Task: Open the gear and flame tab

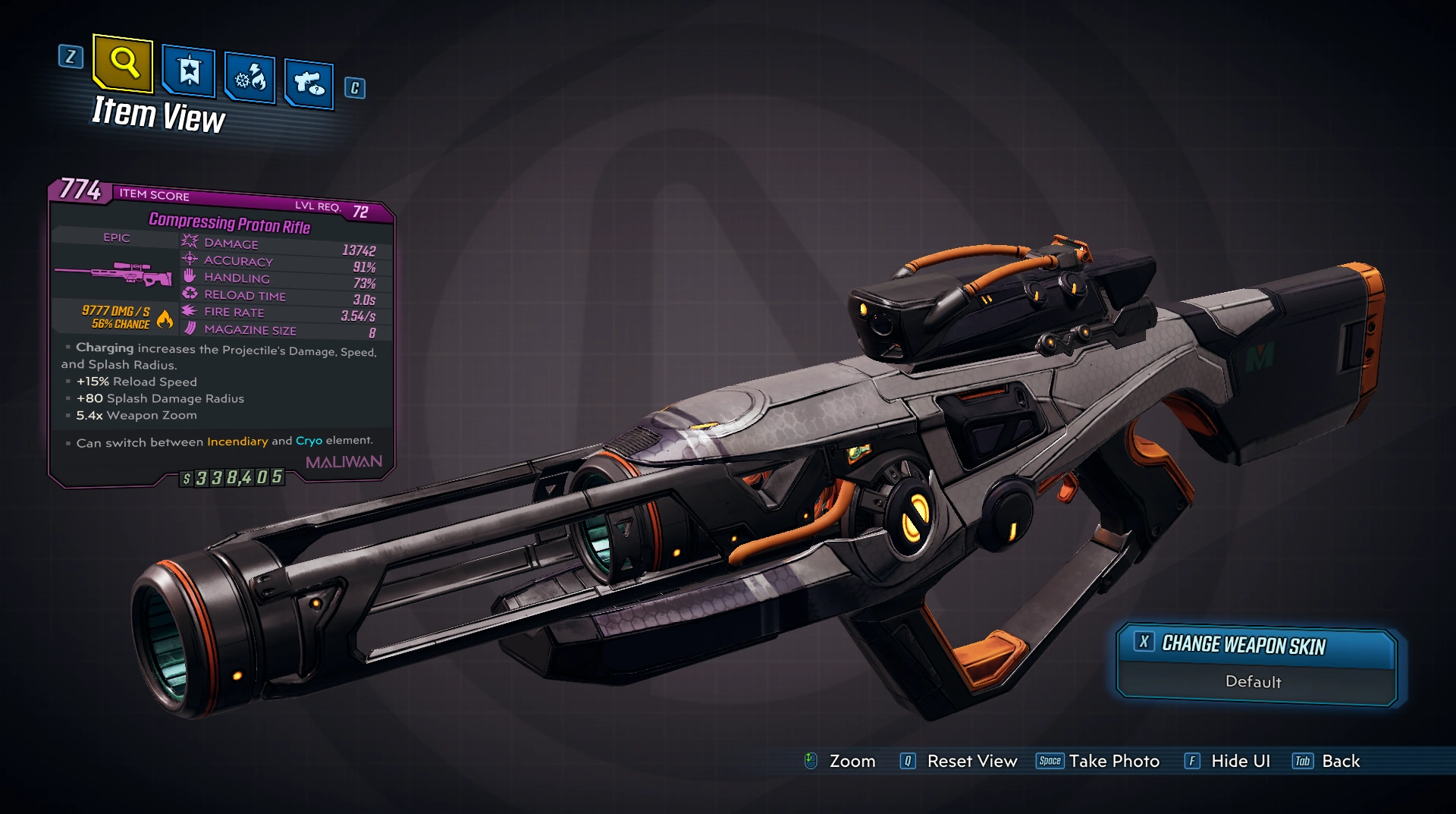Action: [x=249, y=78]
